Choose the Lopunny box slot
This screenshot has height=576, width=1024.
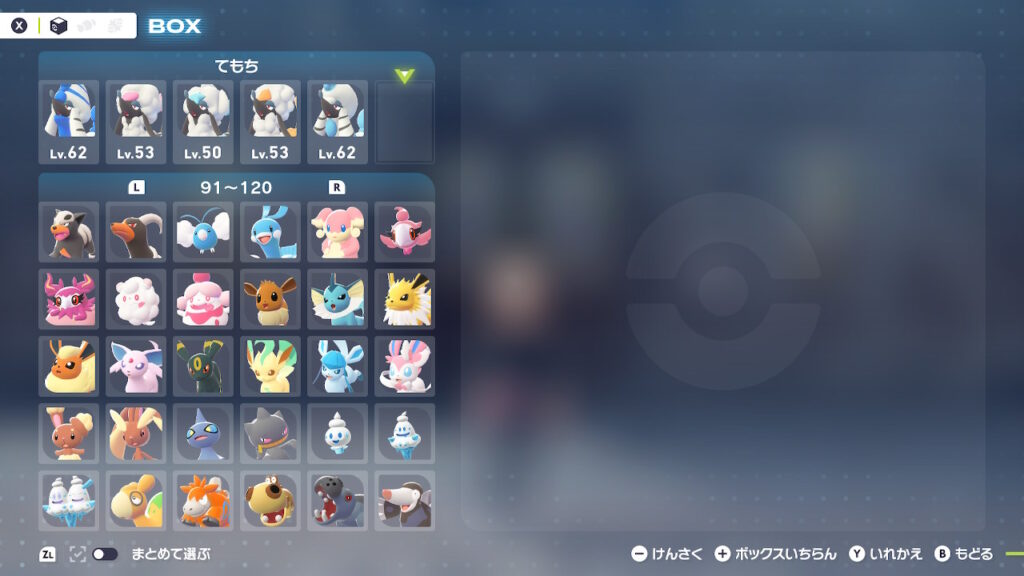(136, 433)
